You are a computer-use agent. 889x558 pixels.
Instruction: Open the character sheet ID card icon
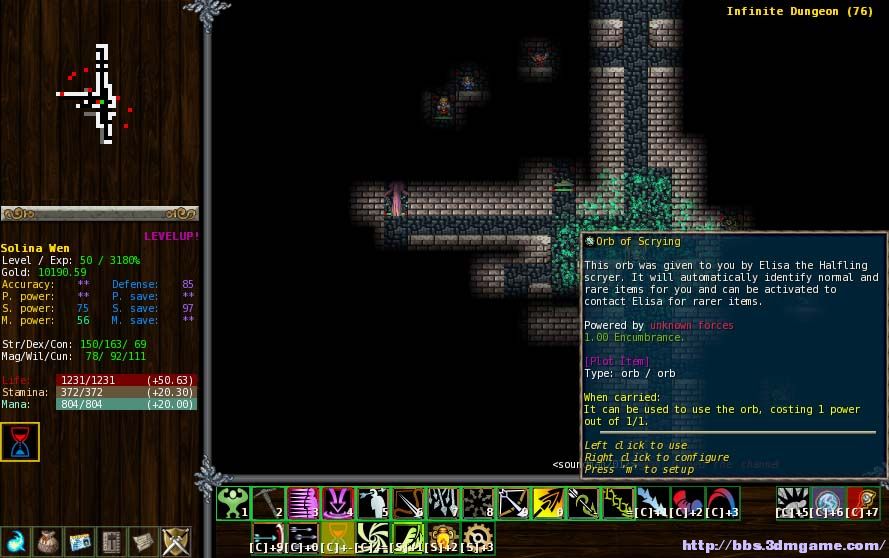pyautogui.click(x=80, y=541)
